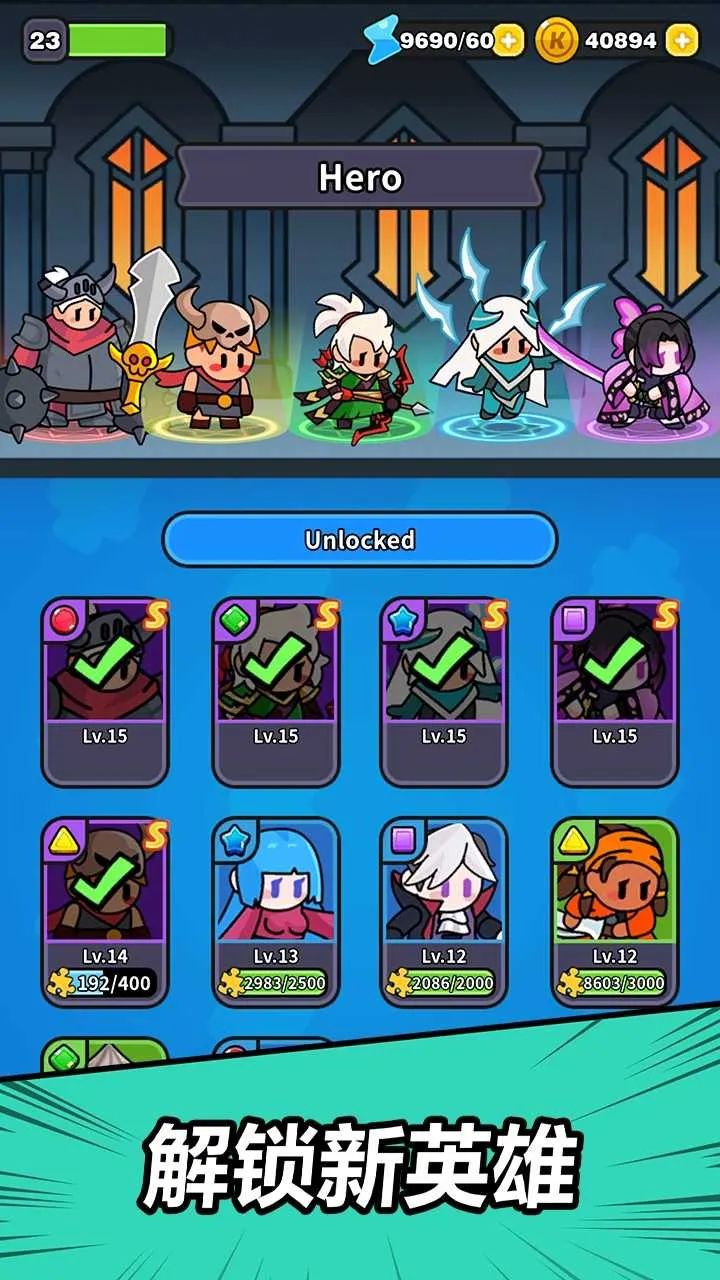Choose the white-haired vampire Lv.12 card
The width and height of the screenshot is (720, 1280).
tap(445, 910)
